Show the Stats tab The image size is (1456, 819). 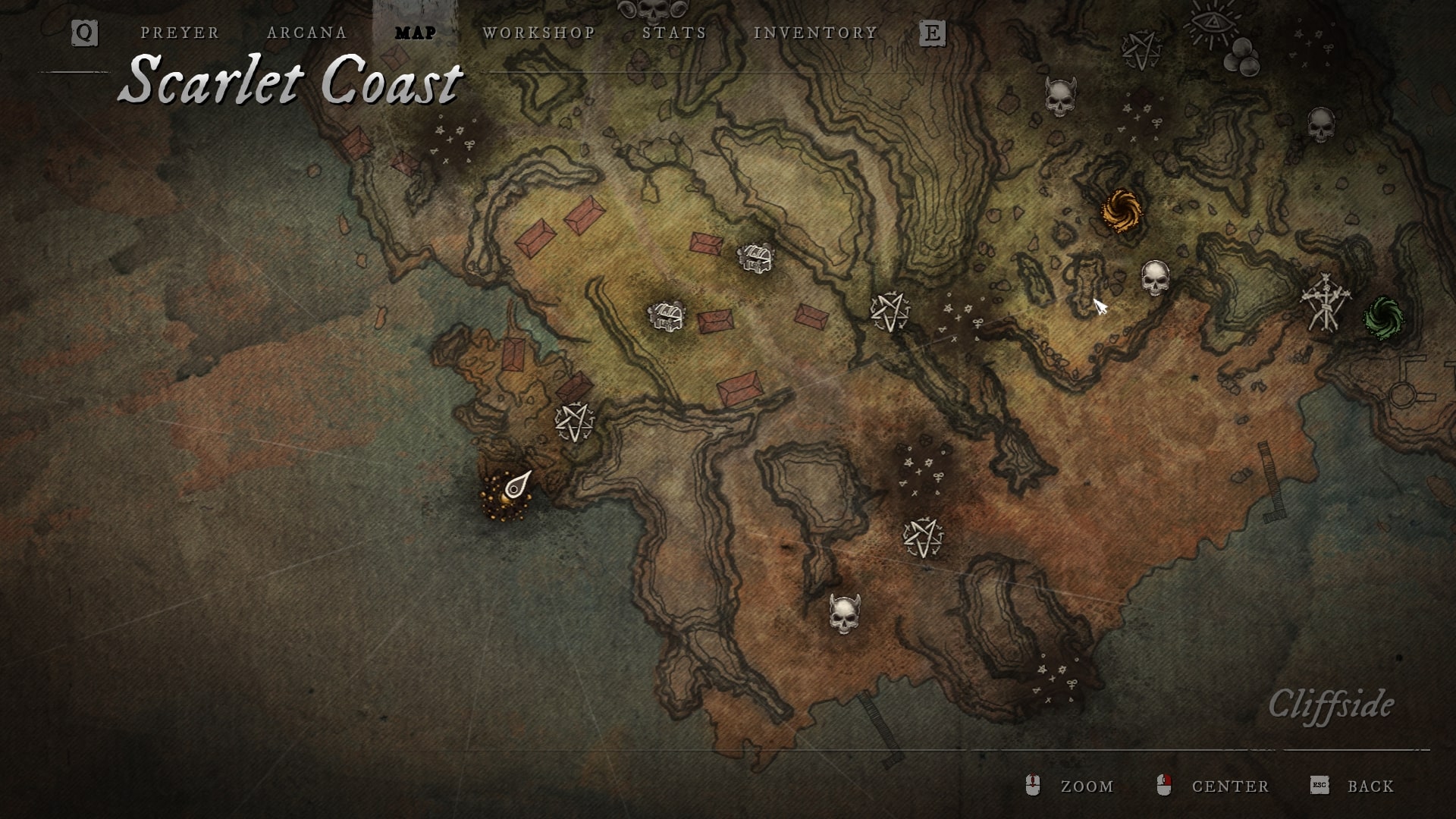tap(674, 33)
